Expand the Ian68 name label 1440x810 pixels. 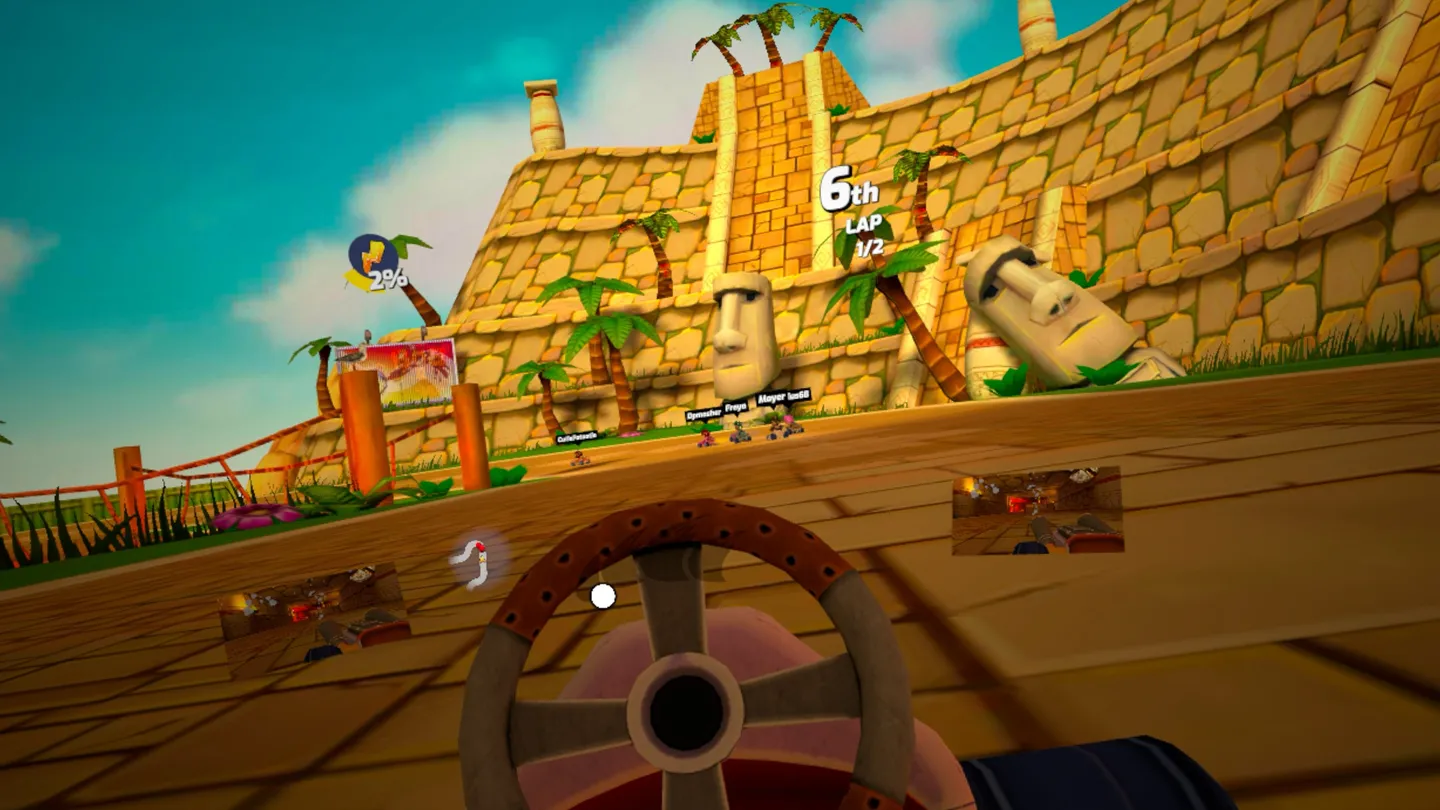[x=797, y=397]
